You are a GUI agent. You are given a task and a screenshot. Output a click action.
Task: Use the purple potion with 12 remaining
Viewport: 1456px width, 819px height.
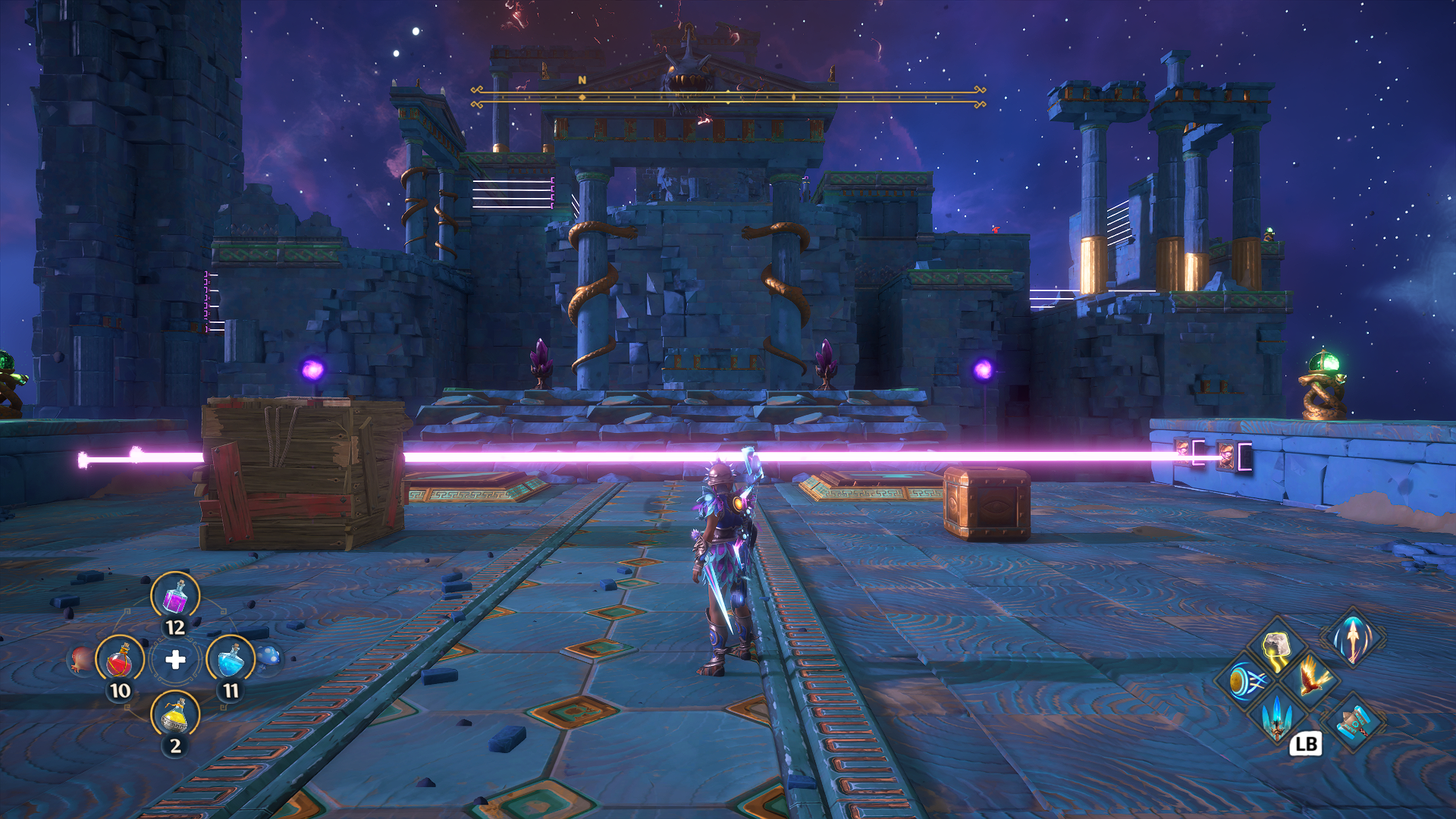(175, 596)
